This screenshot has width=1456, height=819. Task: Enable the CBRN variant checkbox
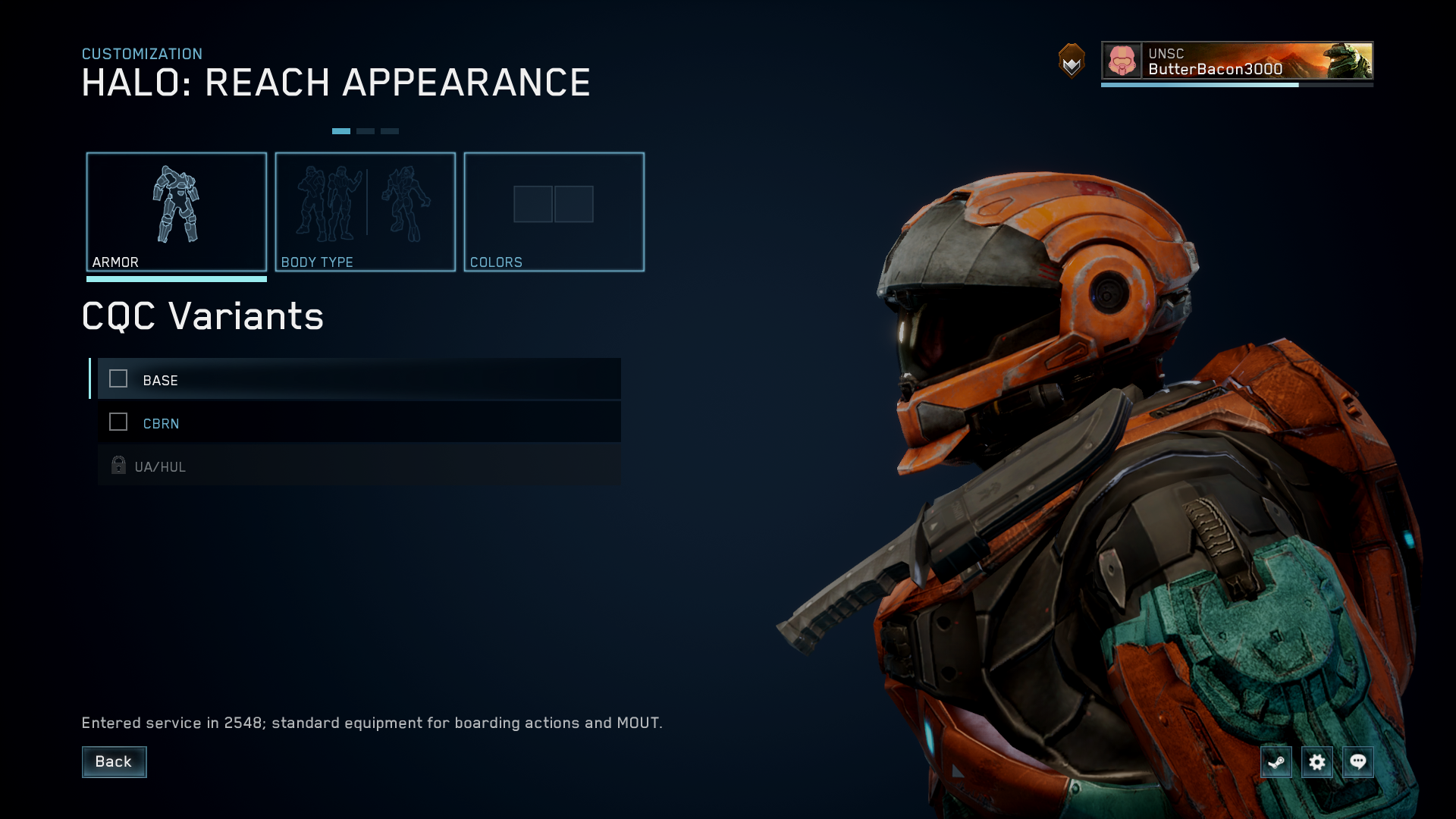coord(118,422)
